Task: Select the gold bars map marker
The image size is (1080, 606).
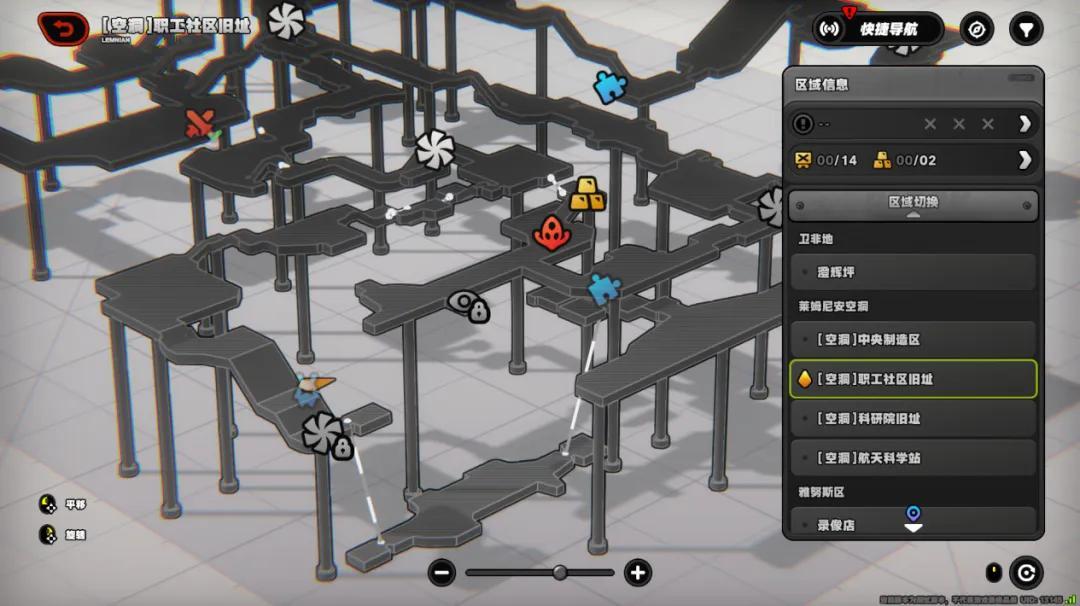Action: (586, 194)
